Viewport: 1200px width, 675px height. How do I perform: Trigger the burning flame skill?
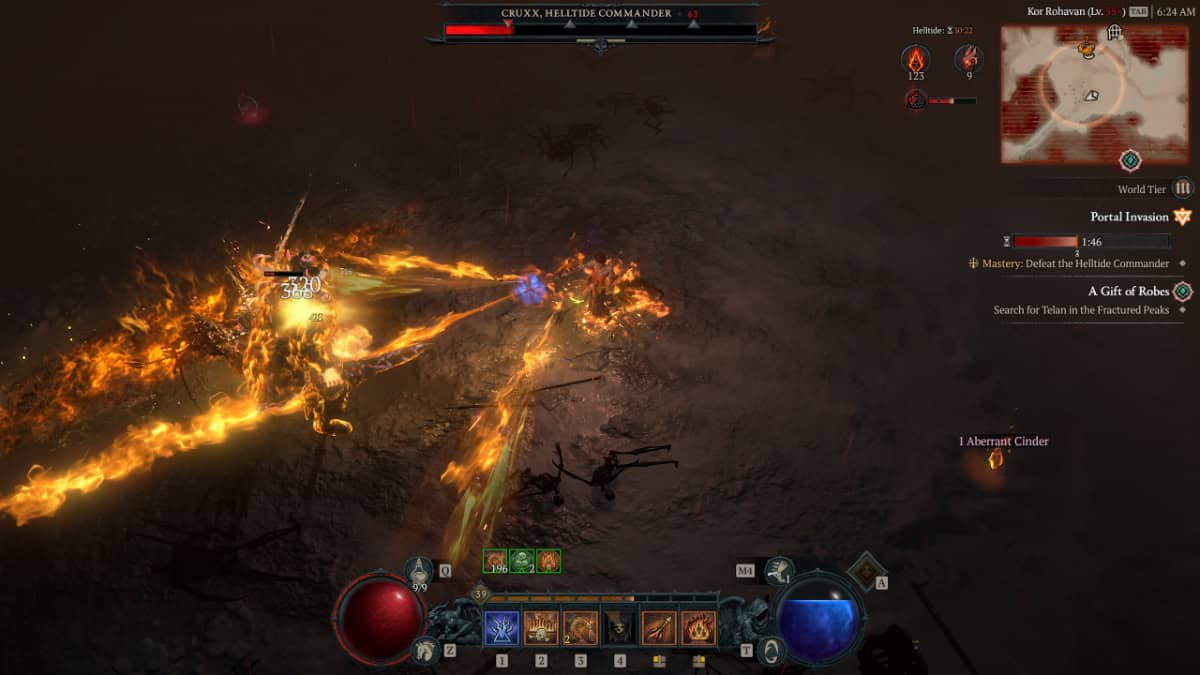pyautogui.click(x=698, y=628)
